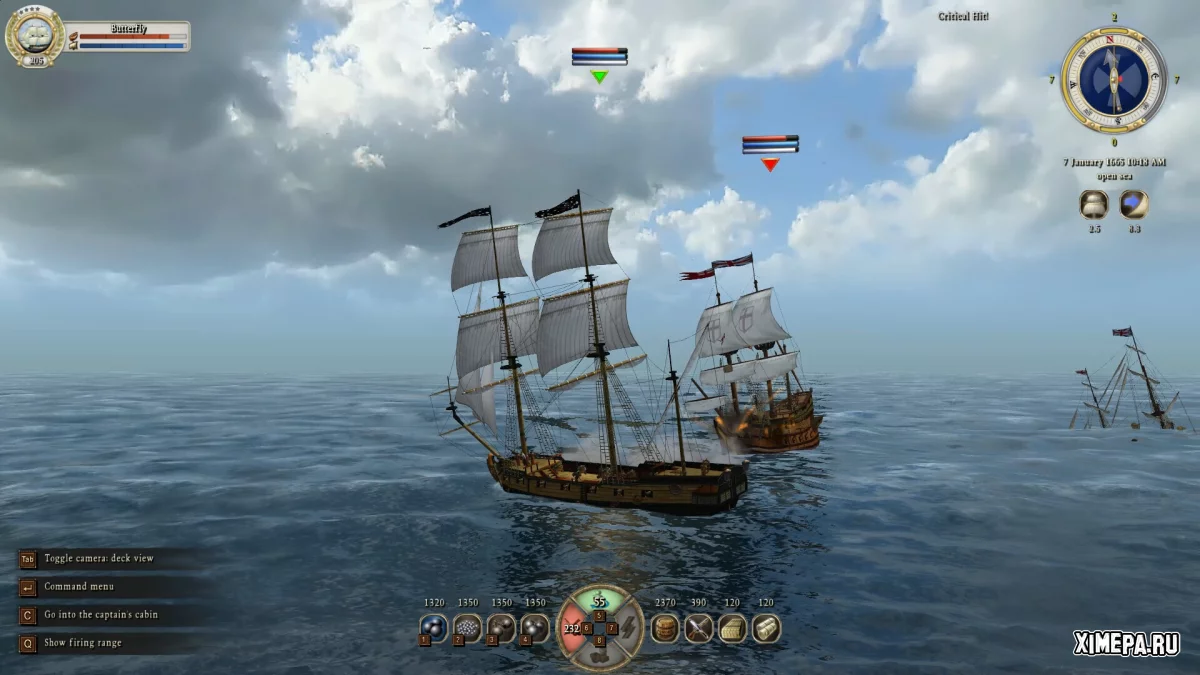Click the blue wind arrow icon
The width and height of the screenshot is (1200, 675).
pos(1134,205)
